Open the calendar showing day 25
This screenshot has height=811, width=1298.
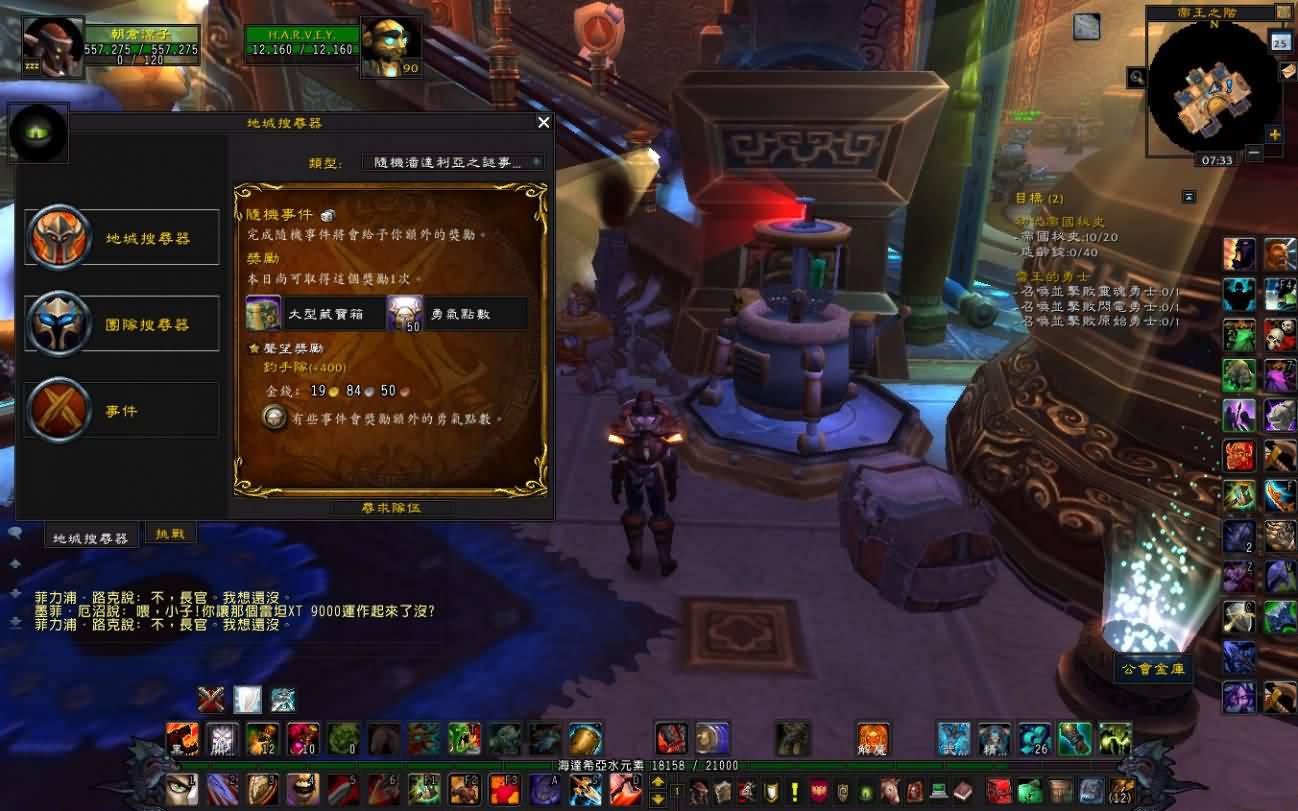point(1280,41)
